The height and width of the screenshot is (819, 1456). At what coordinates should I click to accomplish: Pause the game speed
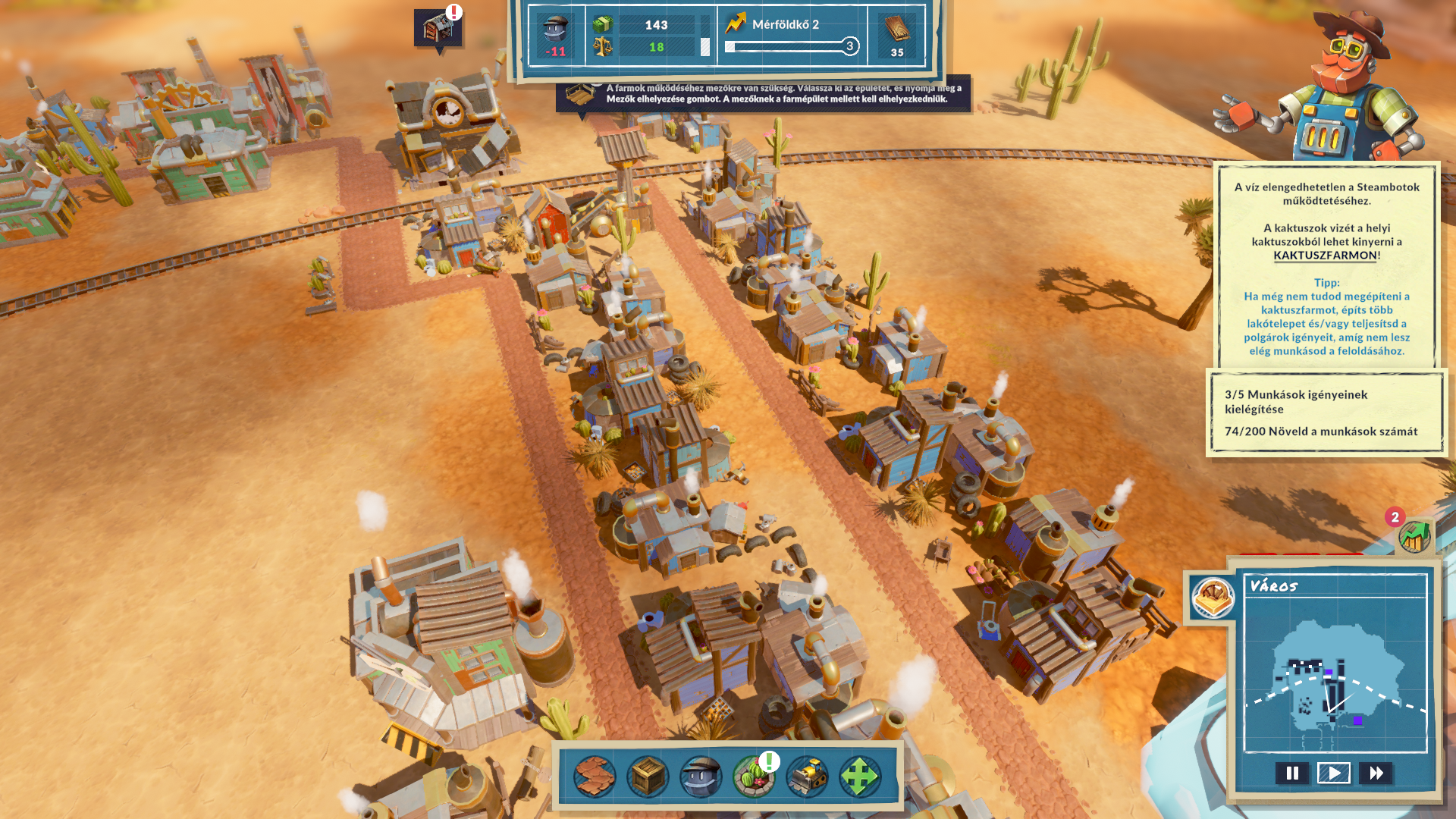pyautogui.click(x=1292, y=773)
